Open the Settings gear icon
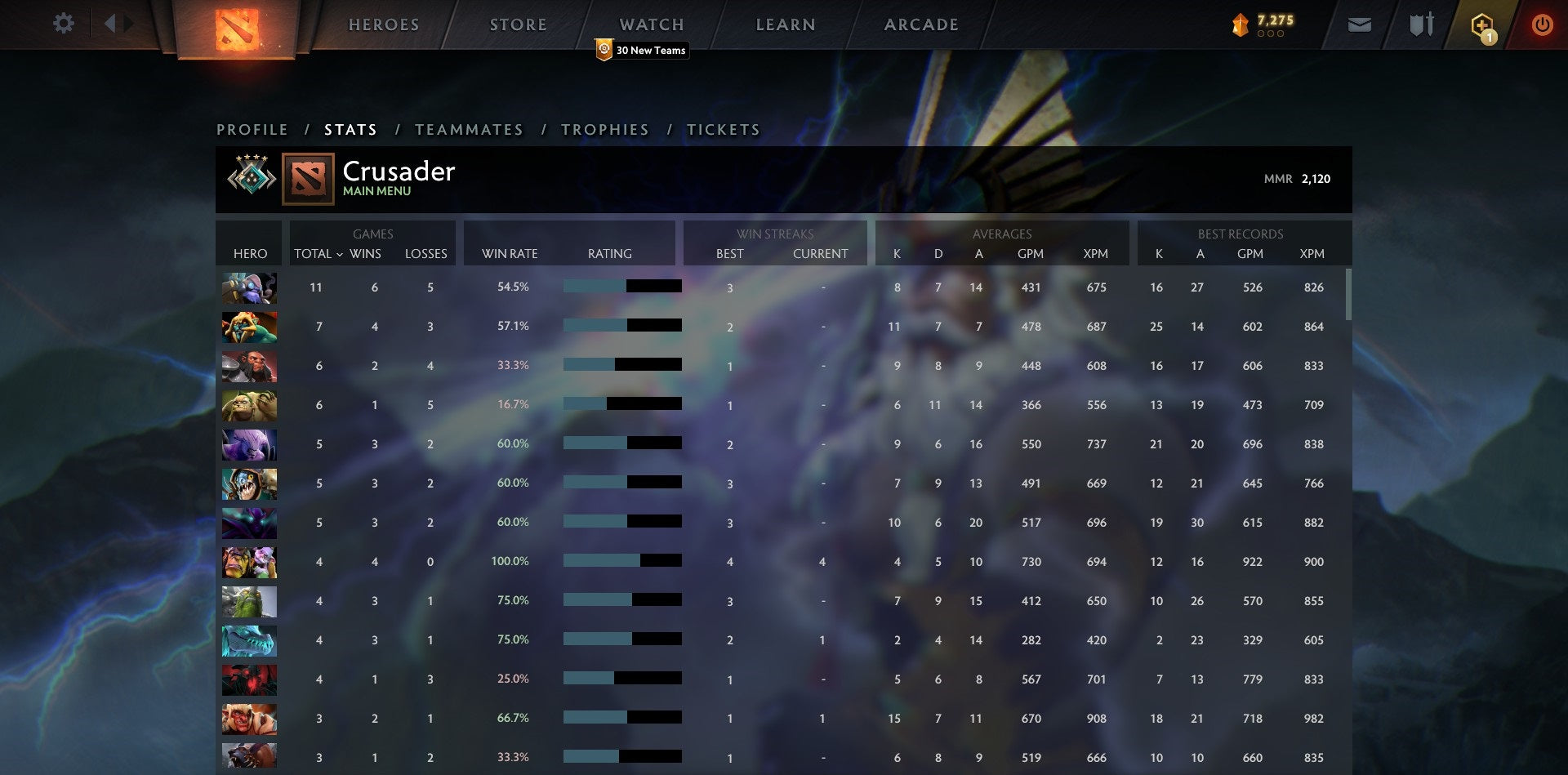This screenshot has width=1568, height=775. [64, 24]
